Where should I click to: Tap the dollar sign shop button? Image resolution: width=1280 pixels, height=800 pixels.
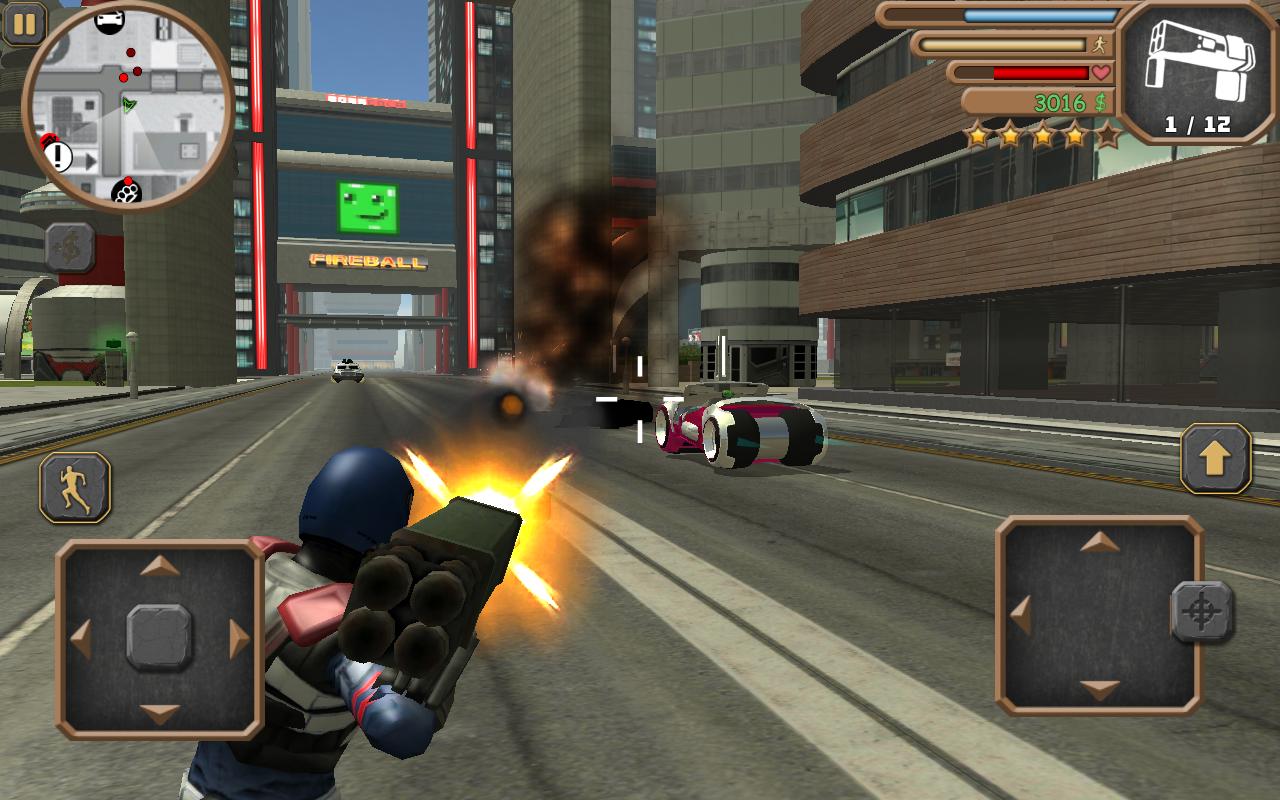point(70,248)
